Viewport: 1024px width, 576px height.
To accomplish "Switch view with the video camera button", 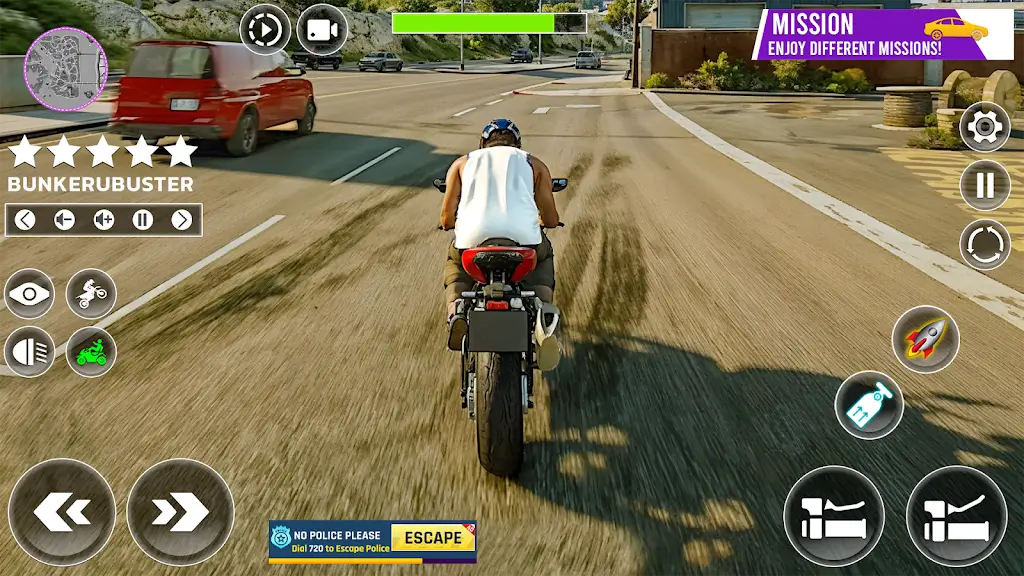I will click(x=322, y=30).
